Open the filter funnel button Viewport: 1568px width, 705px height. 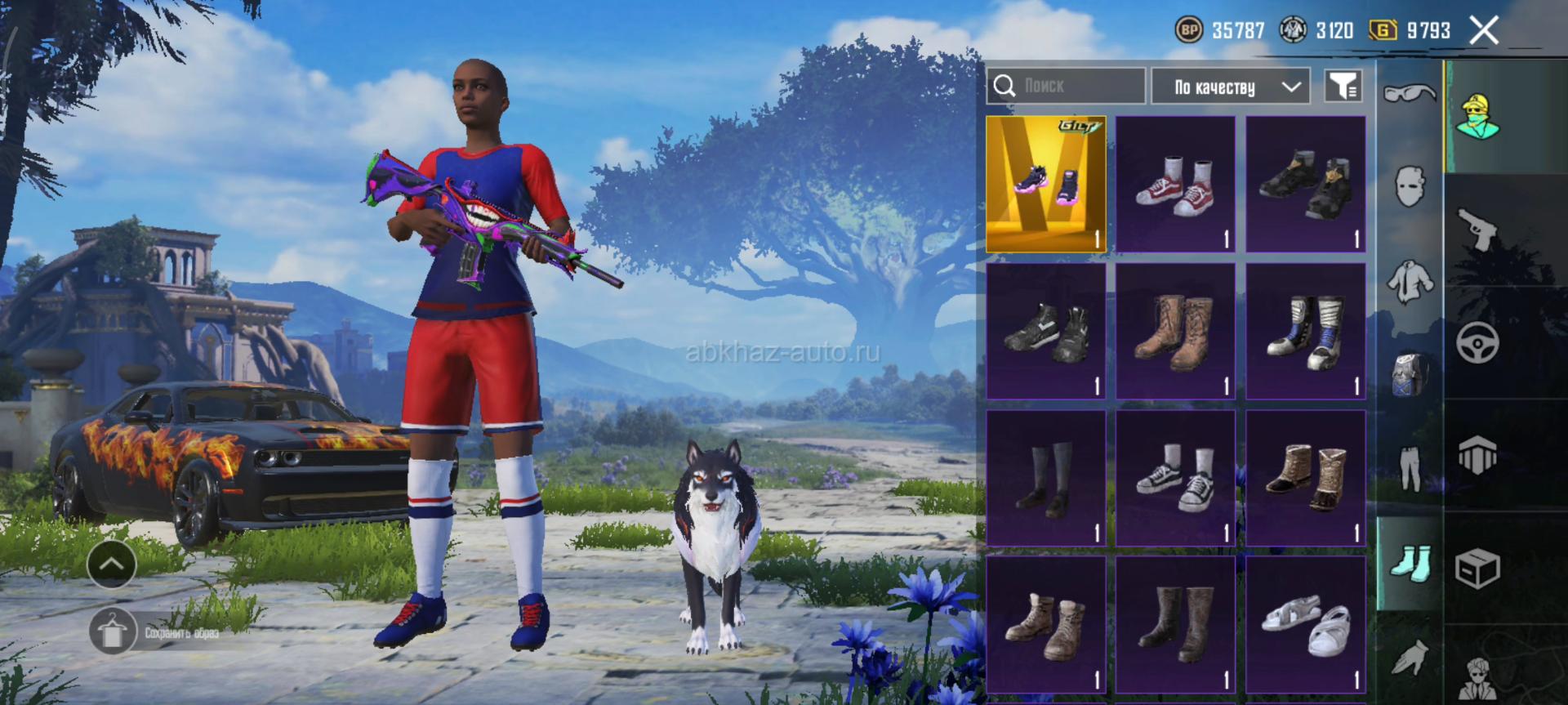(1343, 86)
